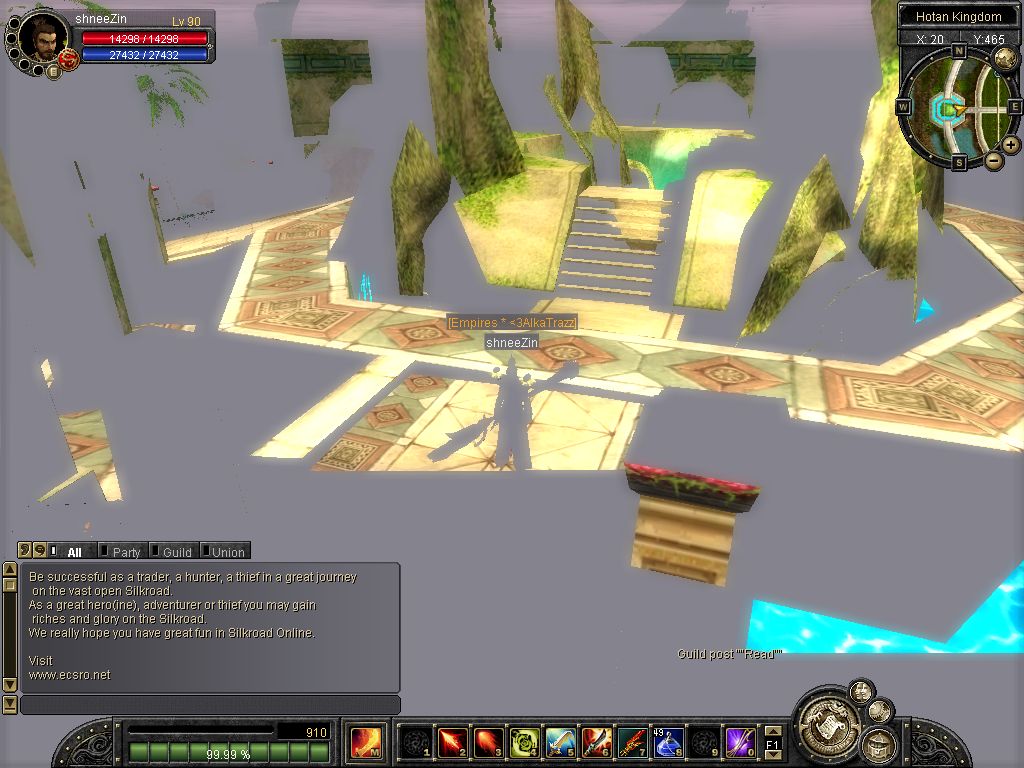Click the helmet button near the hotbar
Viewport: 1024px width, 768px height.
tap(877, 745)
